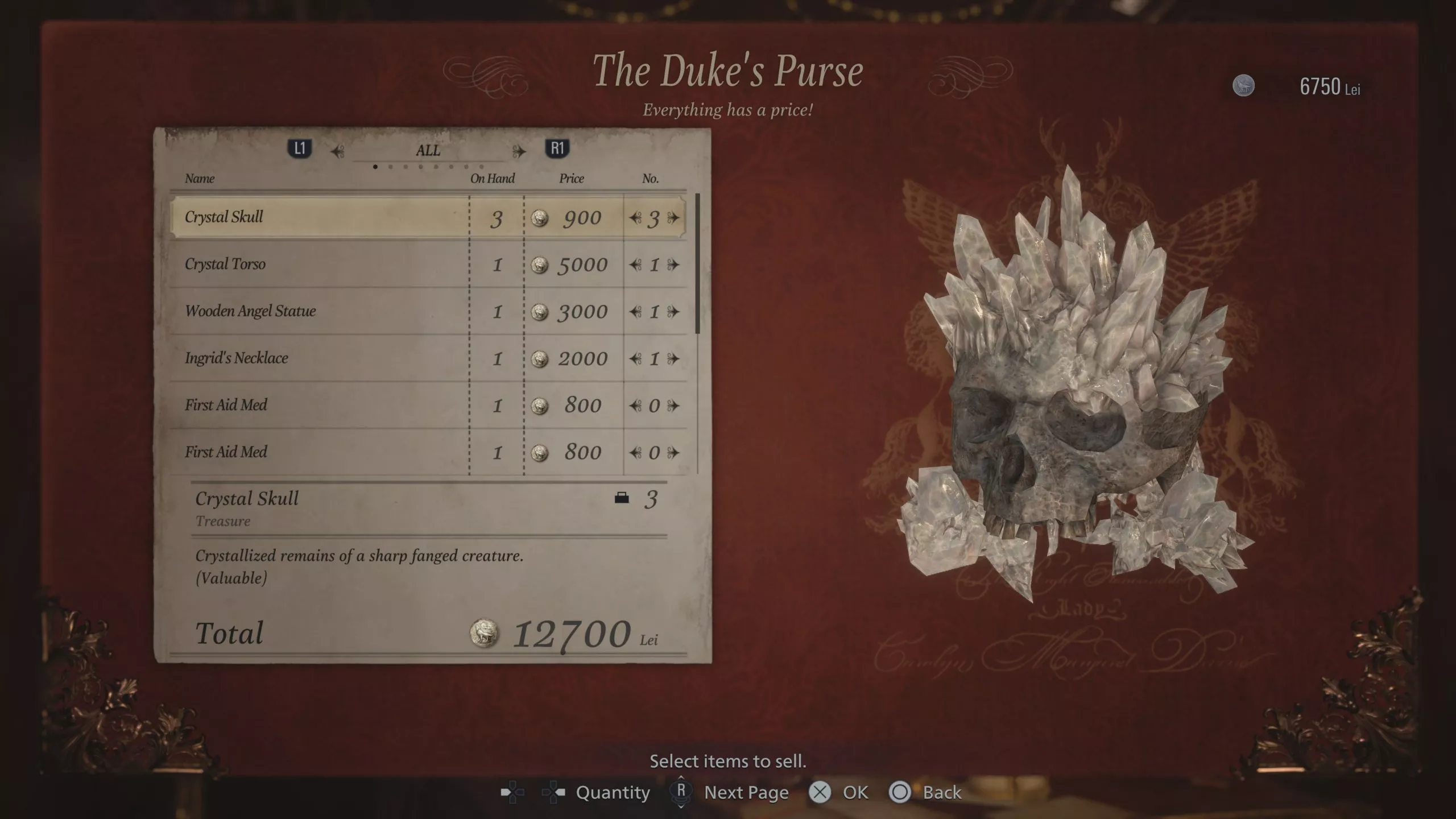The height and width of the screenshot is (819, 1456).
Task: Select the Crystal Skull row
Action: tap(318, 217)
